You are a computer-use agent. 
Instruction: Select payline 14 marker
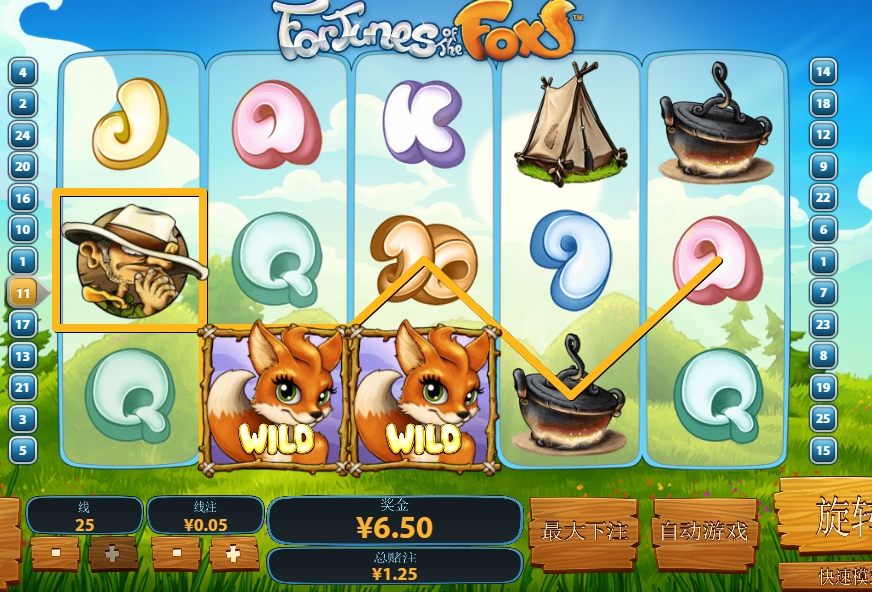823,71
